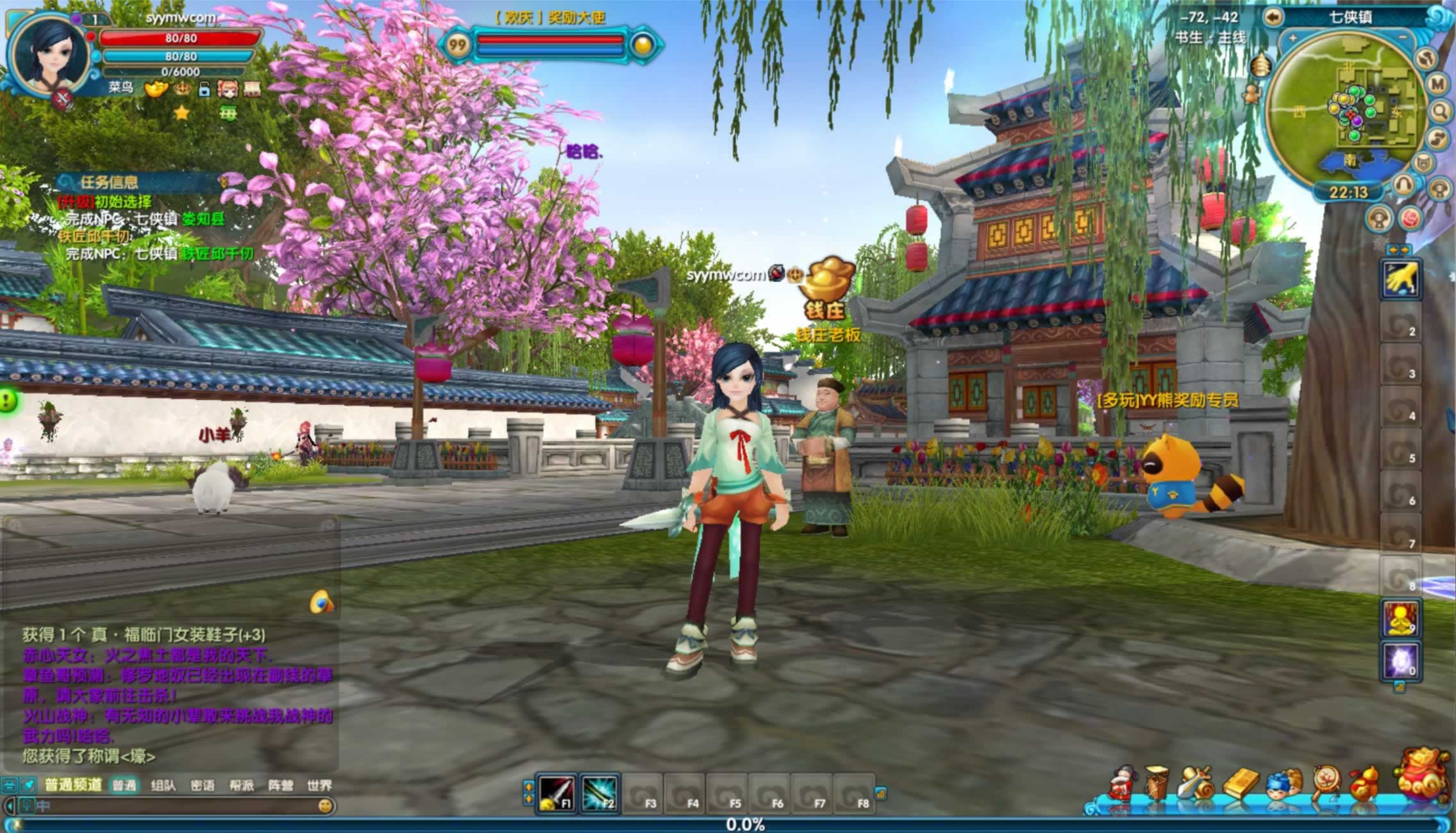Click the green exclamation notification bubble
This screenshot has width=1456, height=833.
8,402
